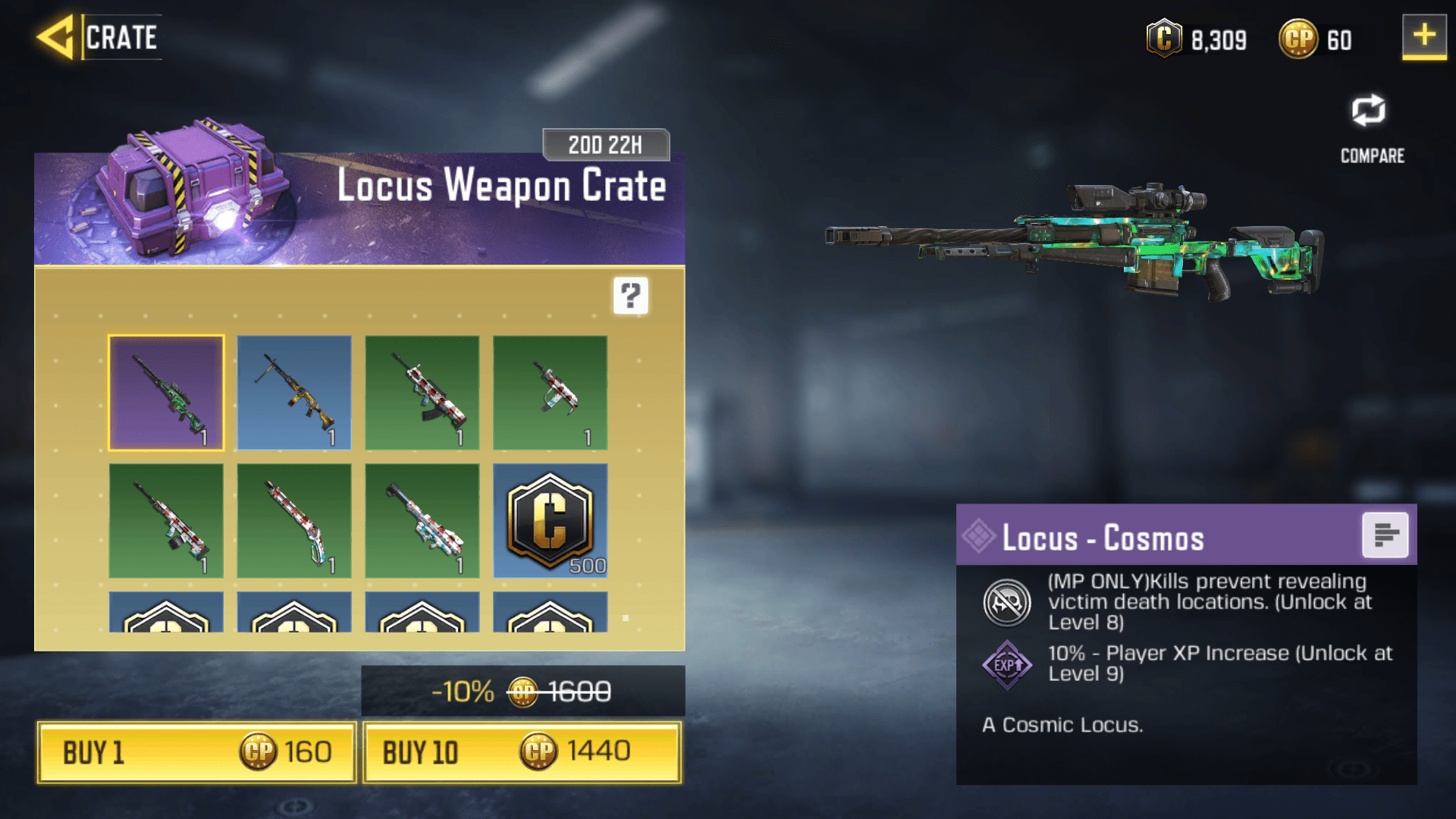Add more CP with the plus button
1456x819 pixels.
(1423, 36)
